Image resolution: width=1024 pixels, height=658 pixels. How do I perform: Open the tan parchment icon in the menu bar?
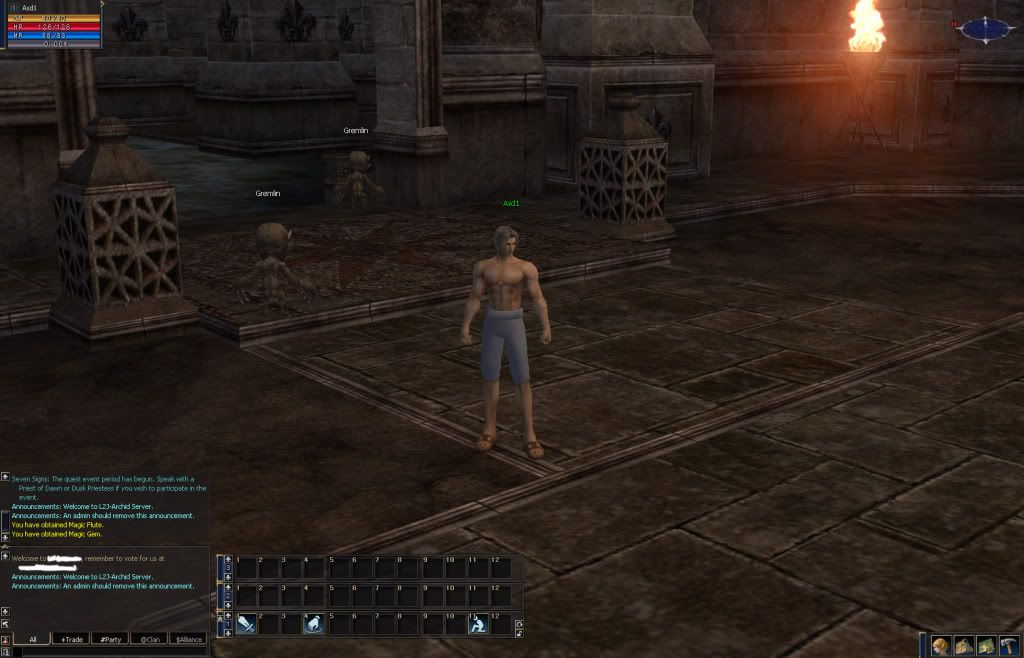point(963,645)
